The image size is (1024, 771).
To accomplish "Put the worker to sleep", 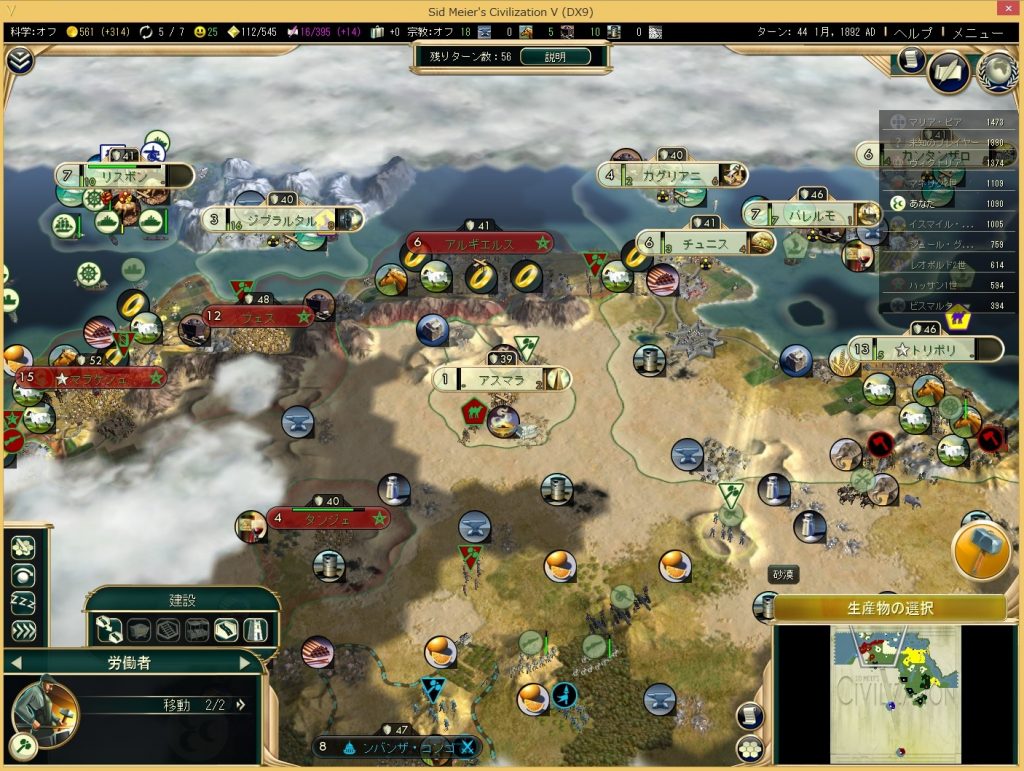I will tap(22, 603).
